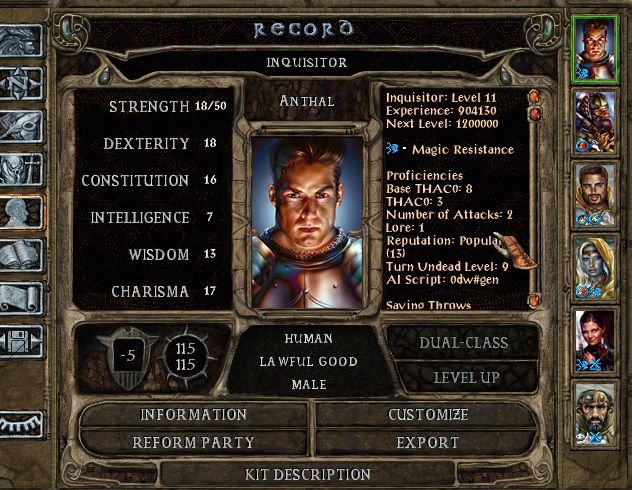
Task: Show the Kit Description
Action: point(308,474)
